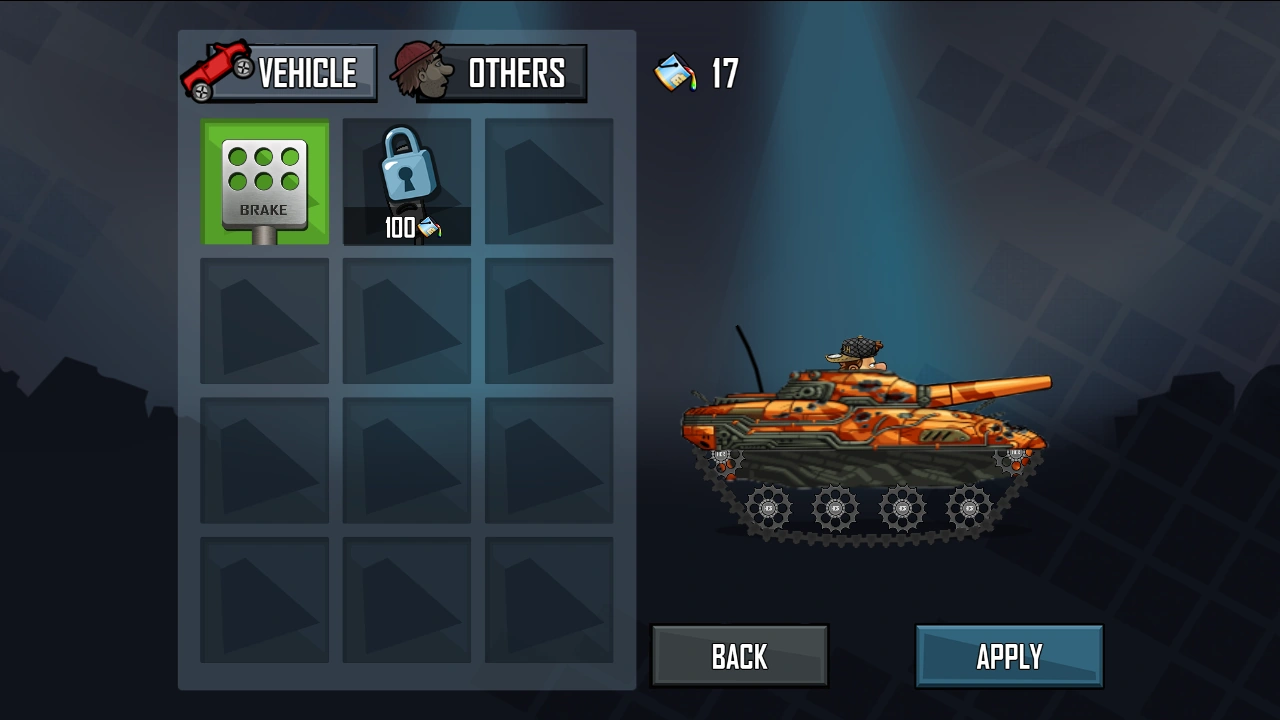Click the bottom-left empty paint slot
1280x720 pixels.
point(264,600)
